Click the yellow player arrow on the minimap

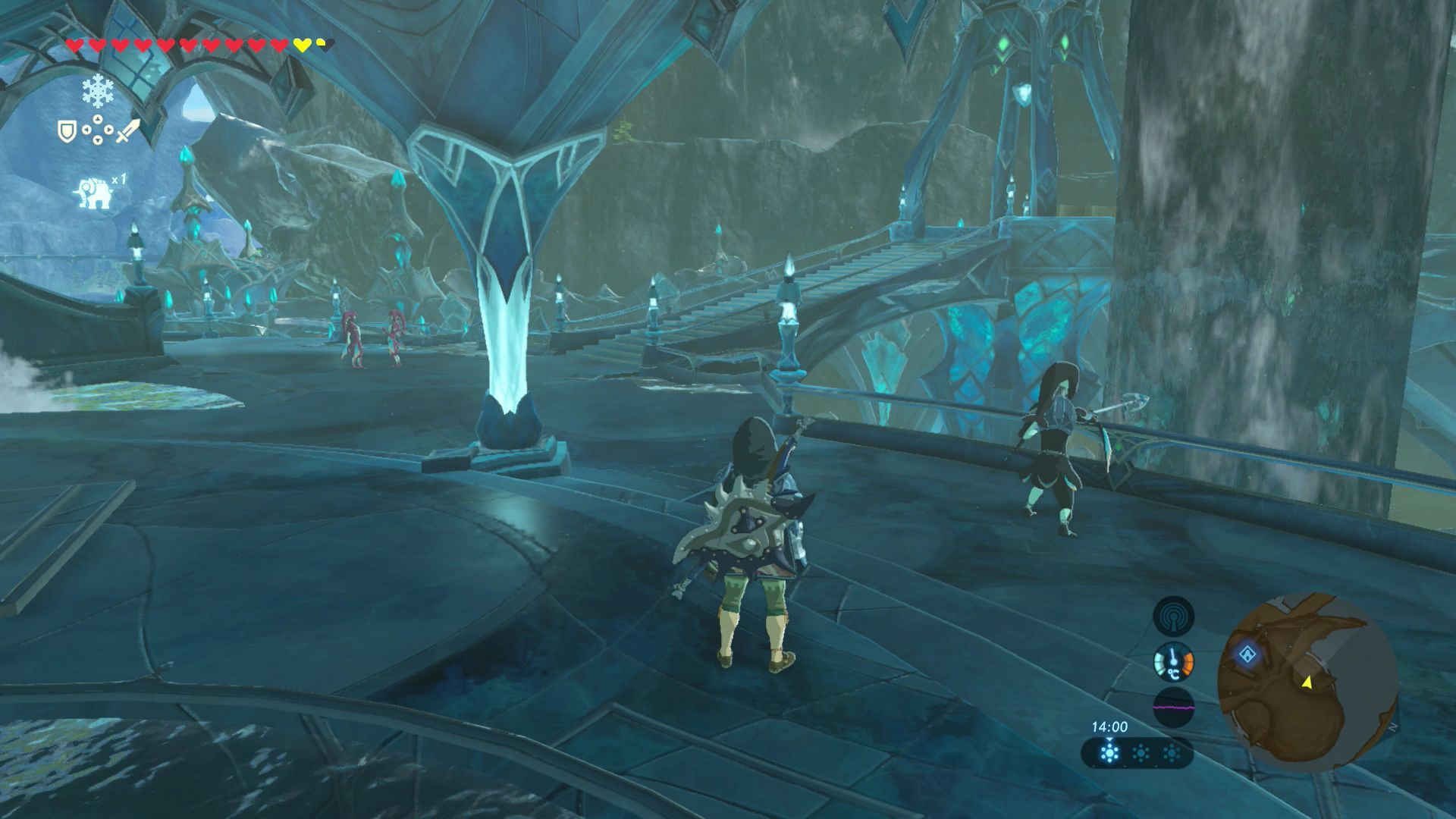click(1307, 683)
